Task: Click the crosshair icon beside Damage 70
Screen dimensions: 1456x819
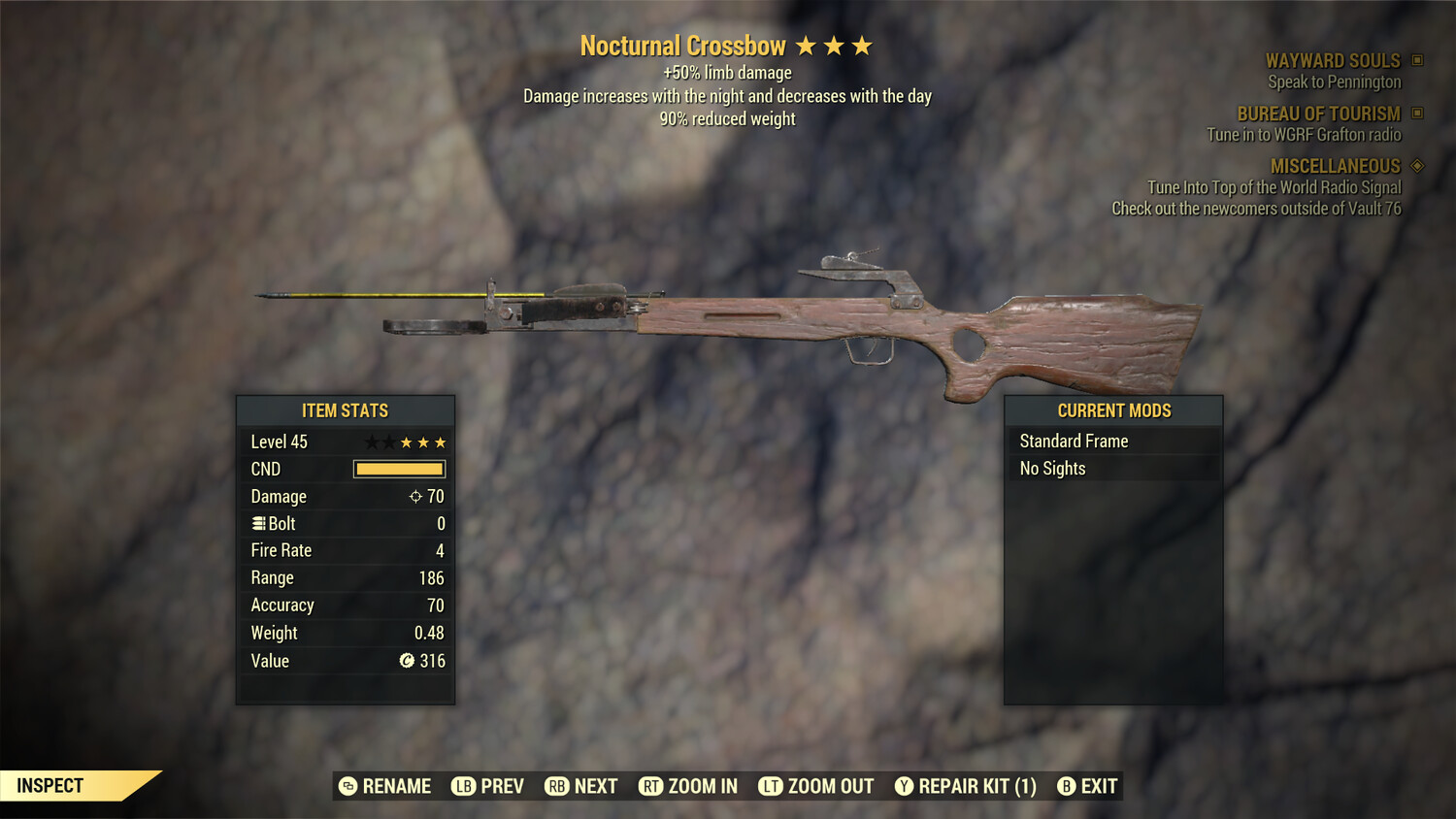Action: point(418,496)
